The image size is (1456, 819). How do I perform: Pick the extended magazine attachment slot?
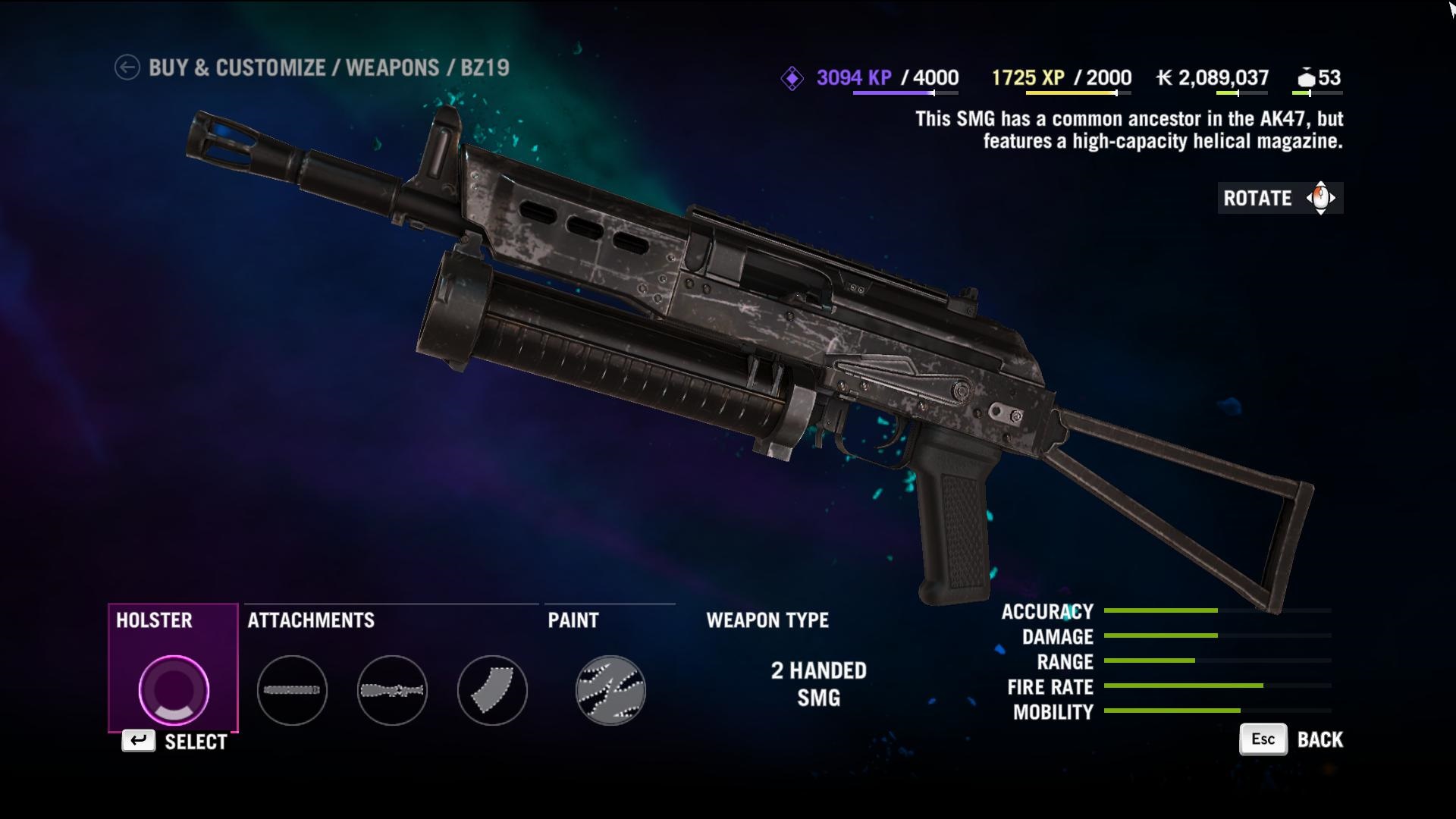click(492, 690)
